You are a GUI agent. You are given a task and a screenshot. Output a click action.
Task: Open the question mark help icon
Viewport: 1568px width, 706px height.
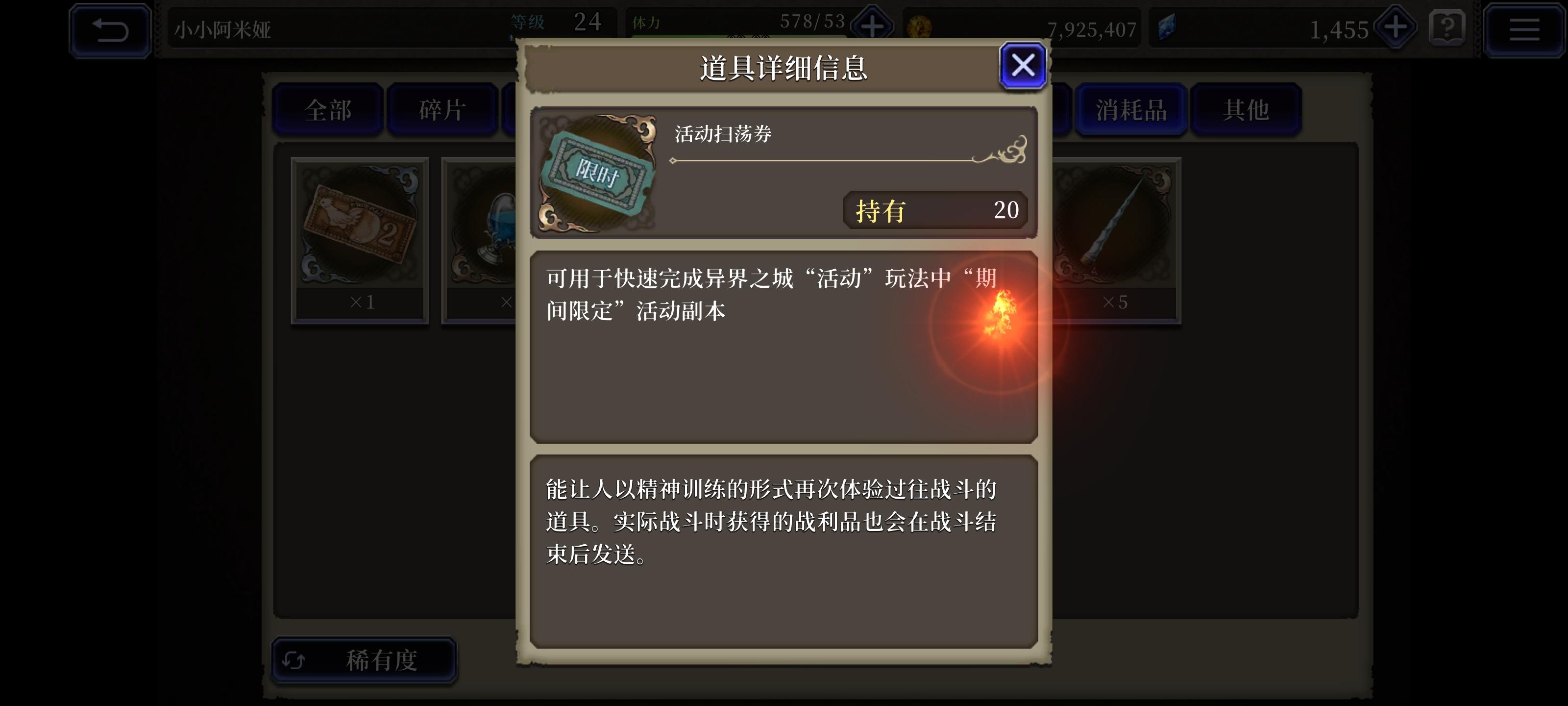pos(1447,28)
